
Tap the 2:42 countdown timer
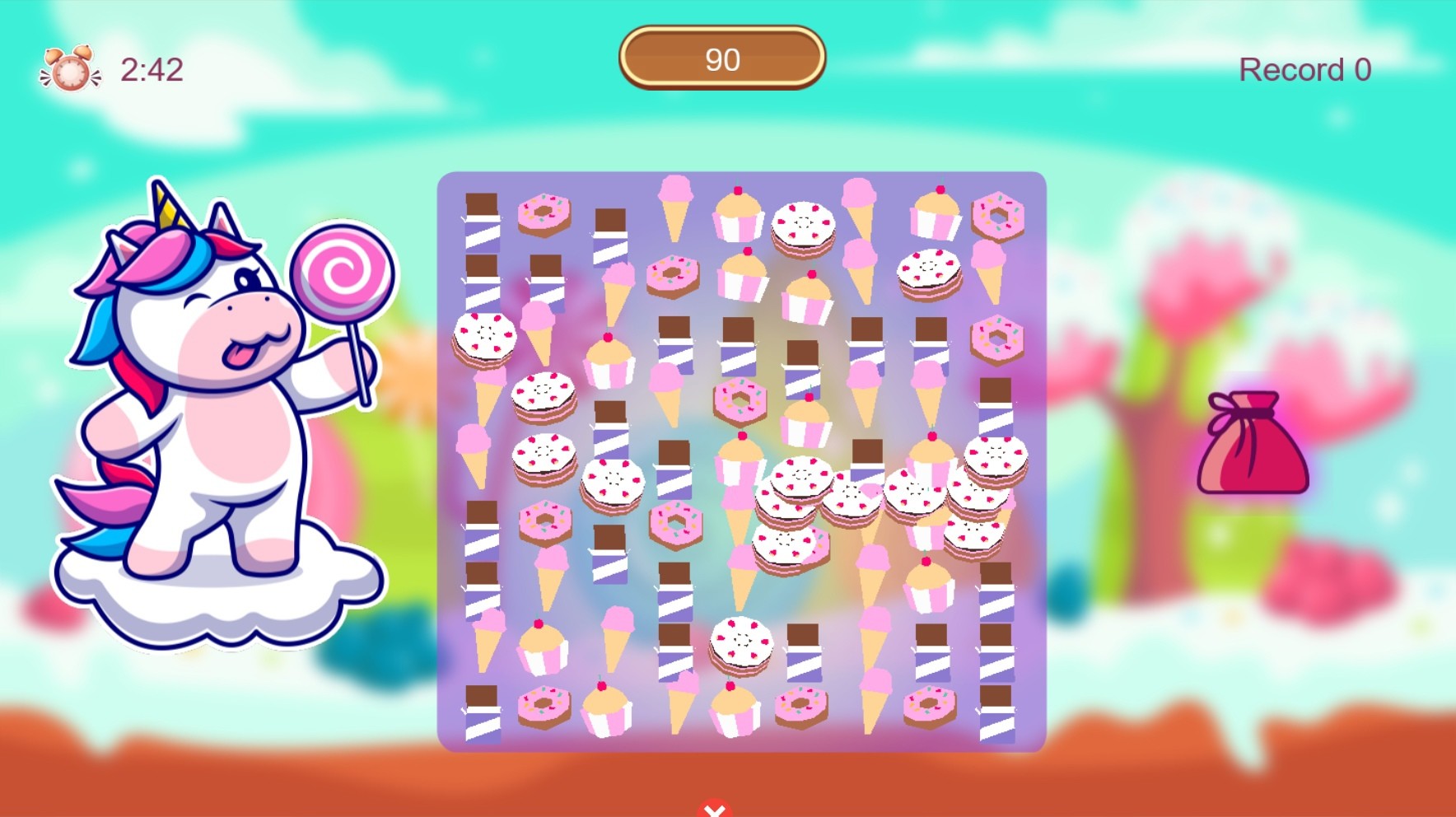pos(152,69)
